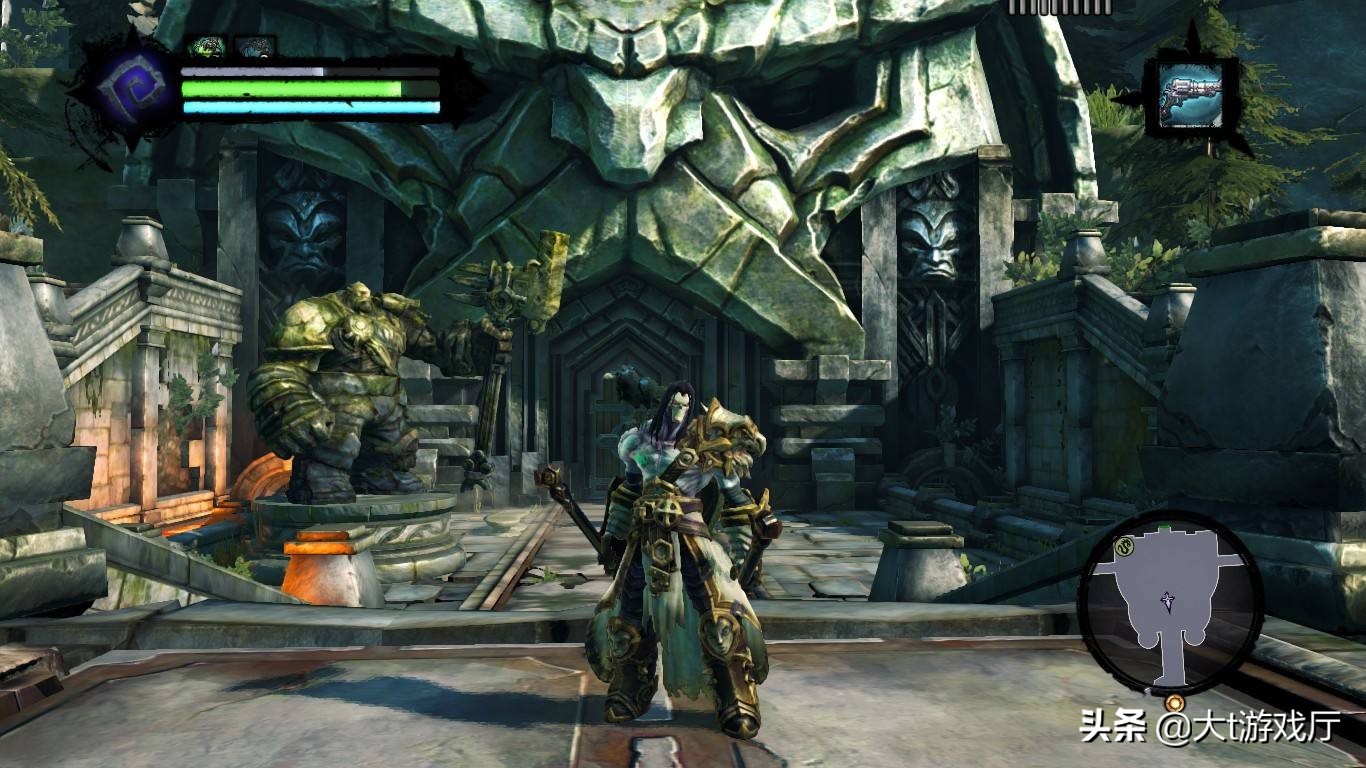Select the purple spiral Reaper emblem
This screenshot has height=768, width=1366.
[124, 87]
